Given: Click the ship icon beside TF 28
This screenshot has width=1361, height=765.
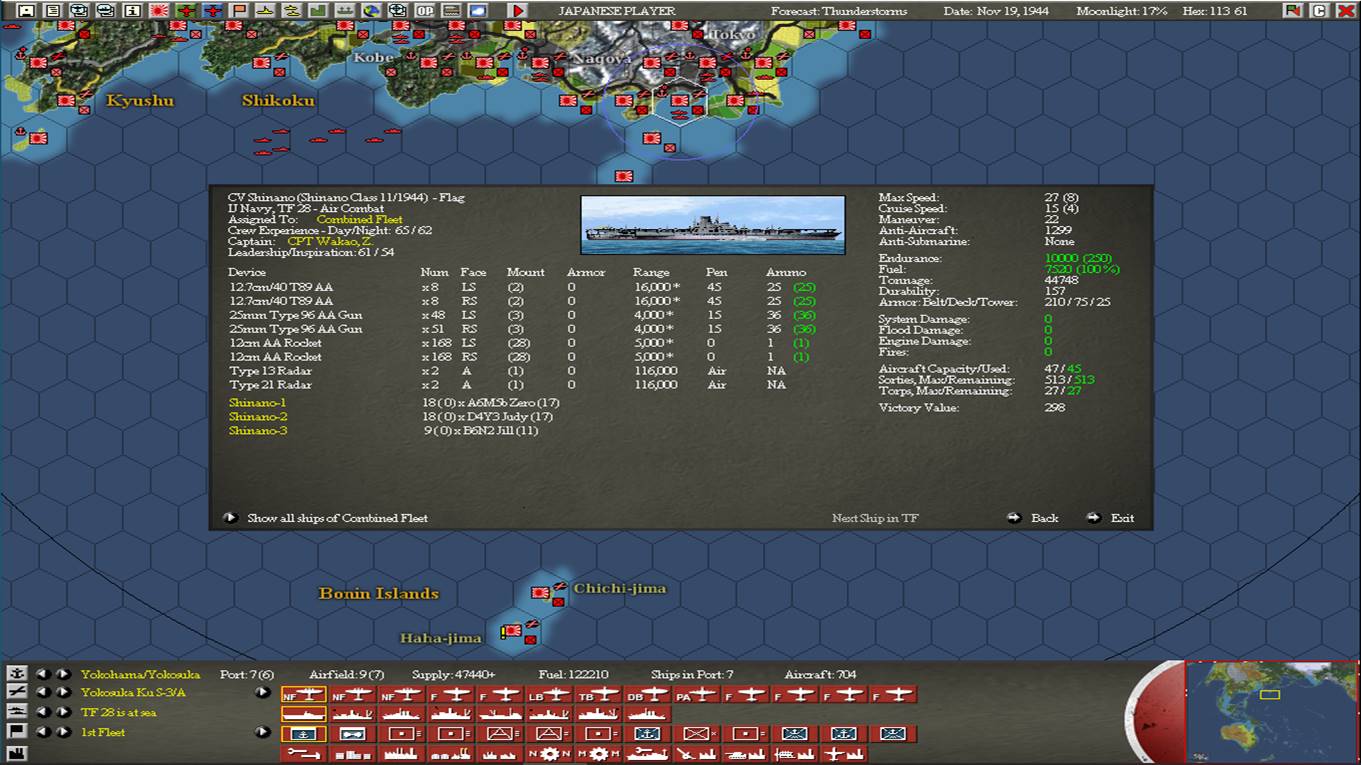Looking at the screenshot, I should click(x=17, y=711).
